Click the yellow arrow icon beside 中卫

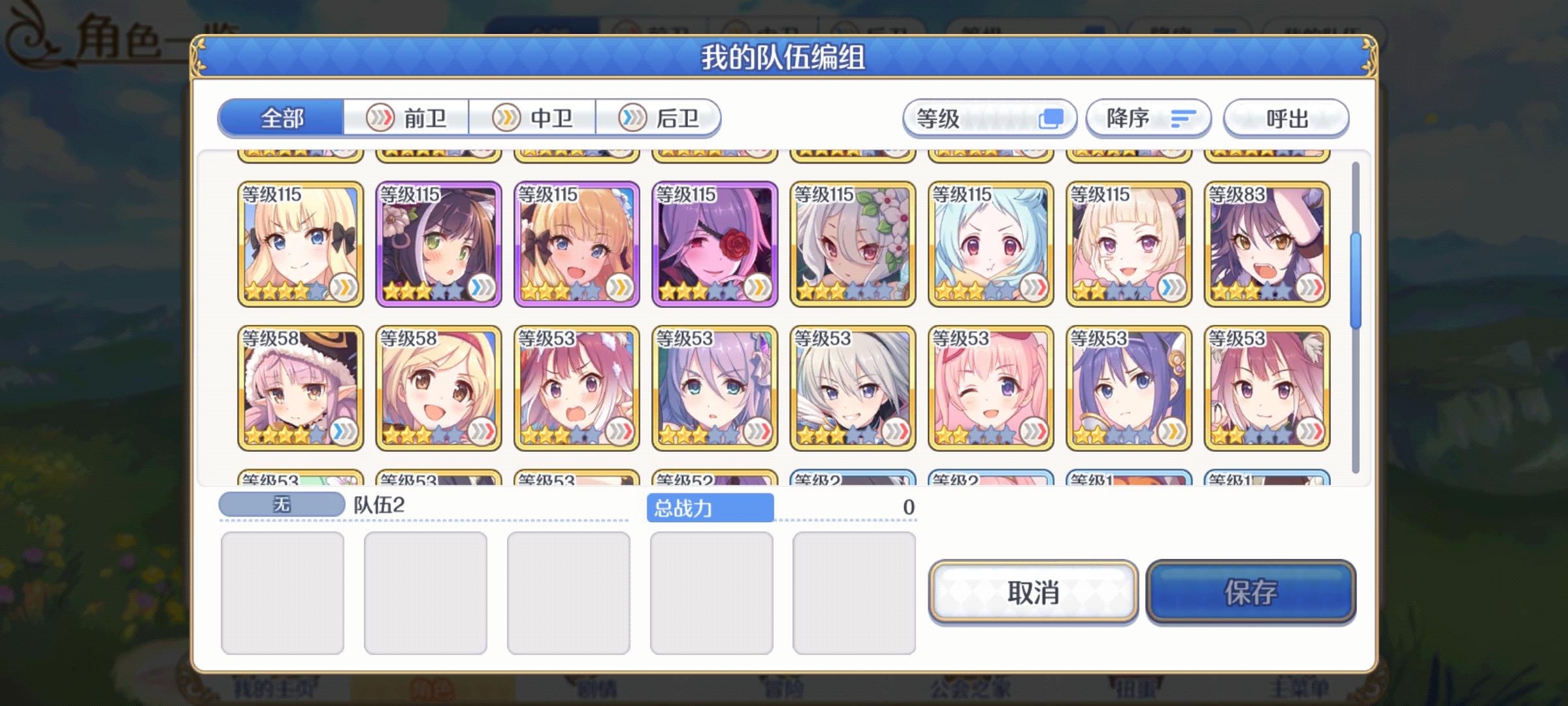click(506, 118)
